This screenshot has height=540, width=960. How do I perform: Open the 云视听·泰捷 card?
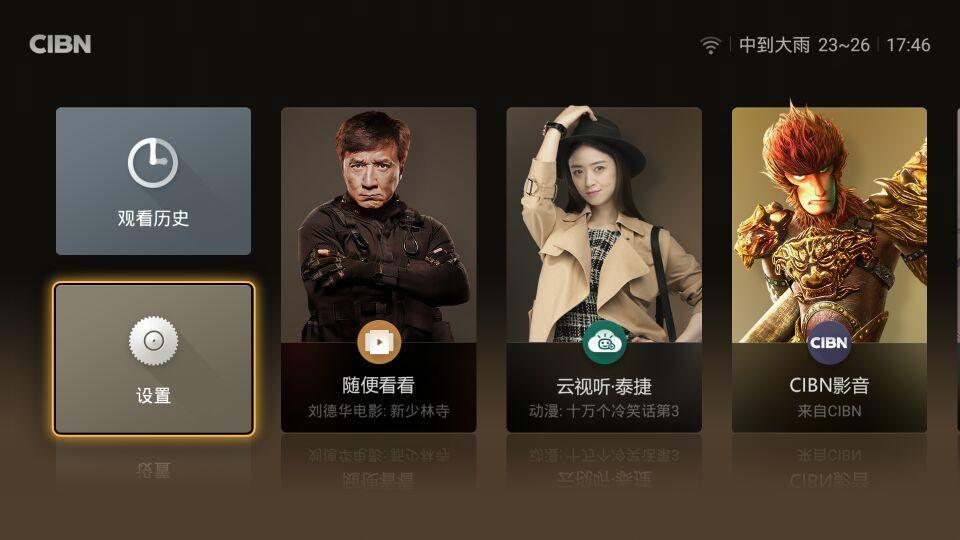coord(604,270)
